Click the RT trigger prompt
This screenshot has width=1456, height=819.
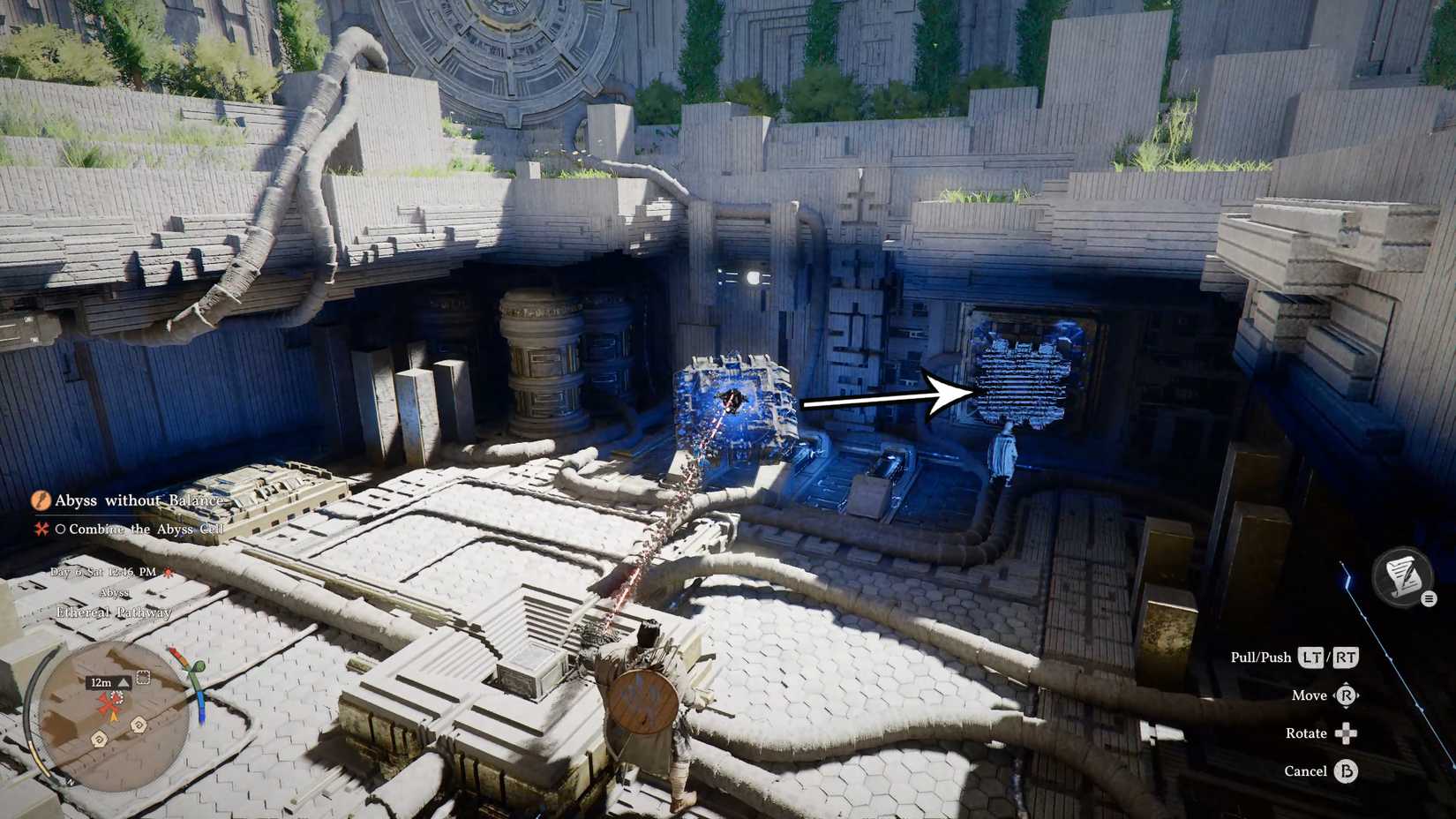(x=1346, y=657)
